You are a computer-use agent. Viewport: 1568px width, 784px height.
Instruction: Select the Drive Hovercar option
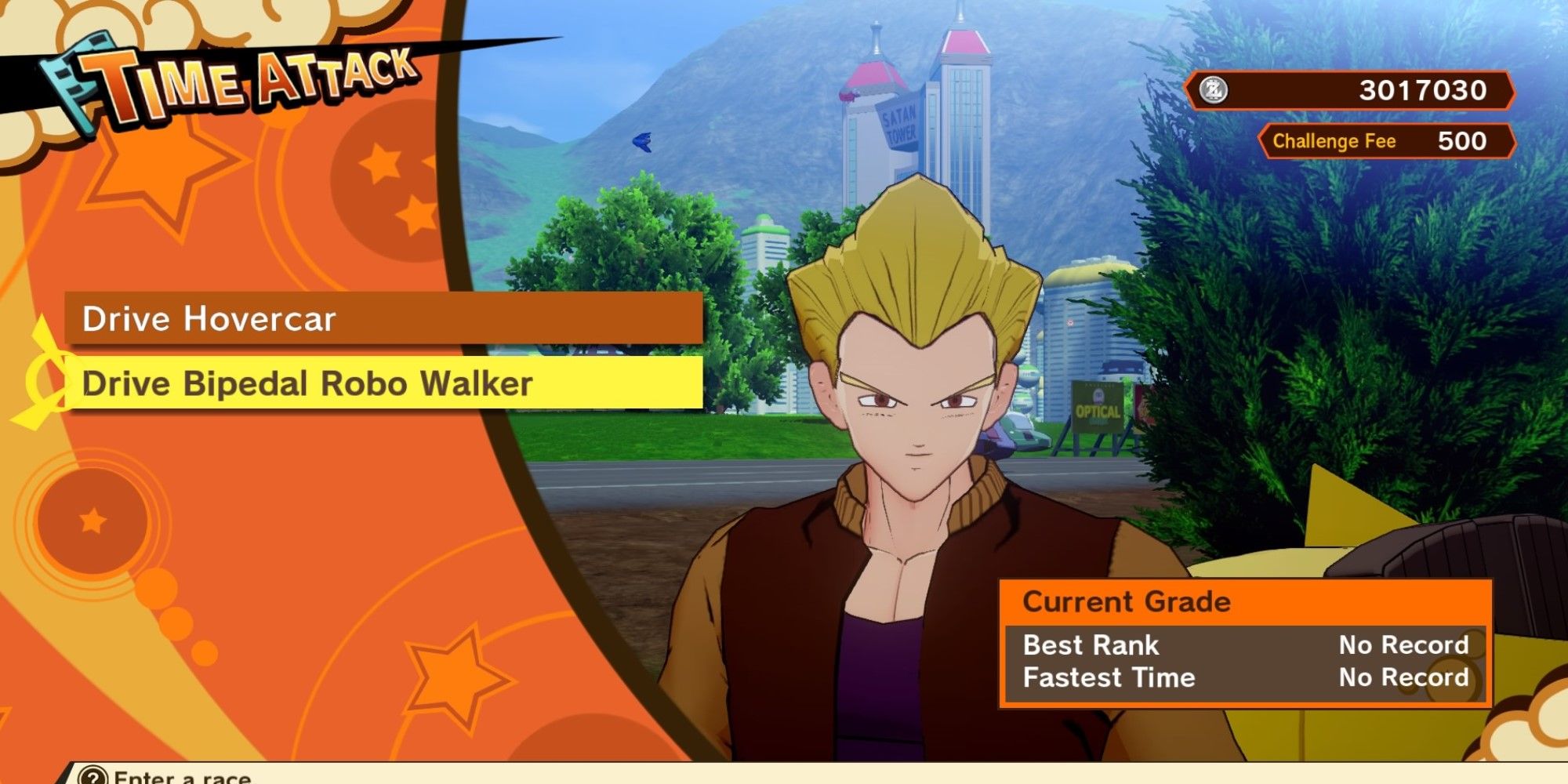383,319
